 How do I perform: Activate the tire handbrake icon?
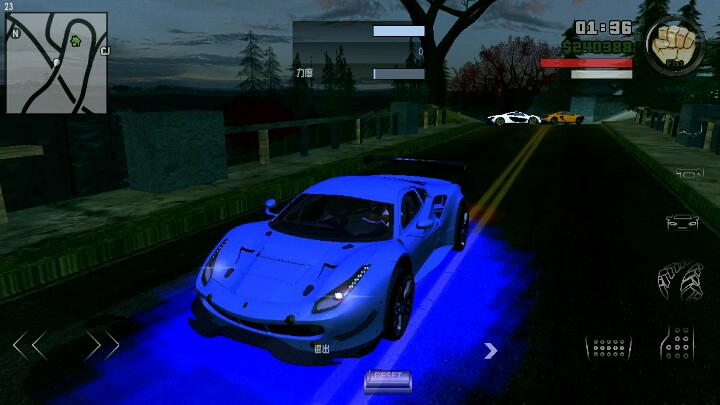pyautogui.click(x=679, y=279)
